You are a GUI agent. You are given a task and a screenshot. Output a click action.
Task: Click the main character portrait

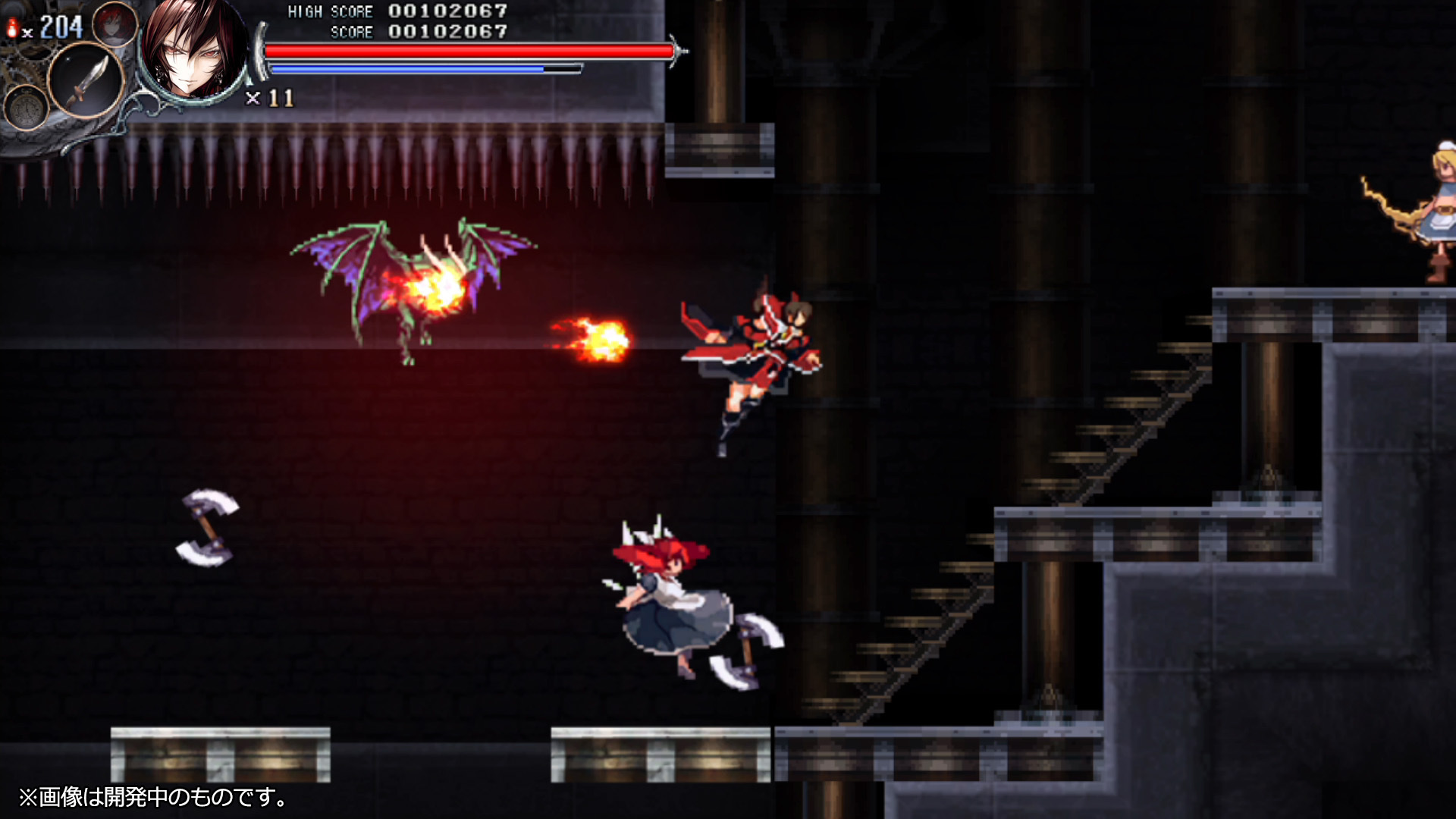[193, 52]
